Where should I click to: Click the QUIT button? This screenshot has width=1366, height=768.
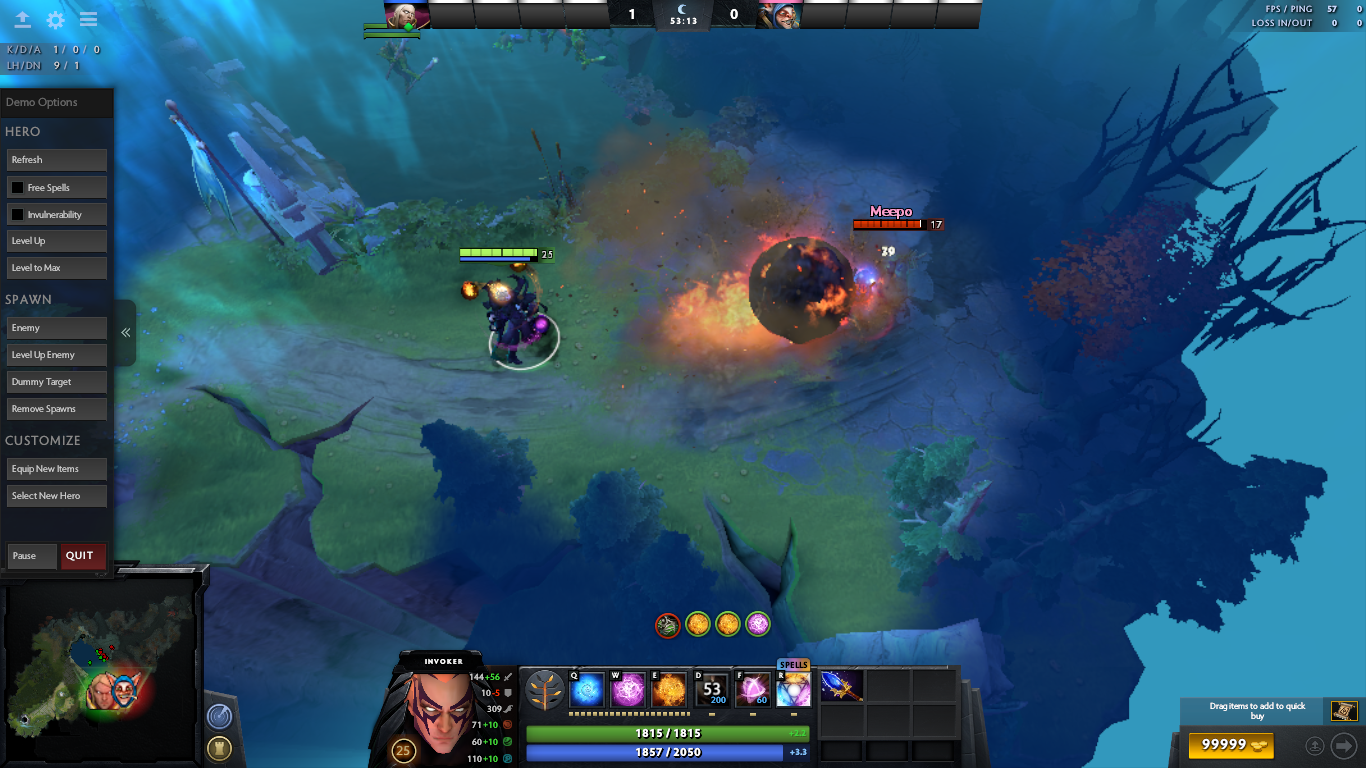83,556
